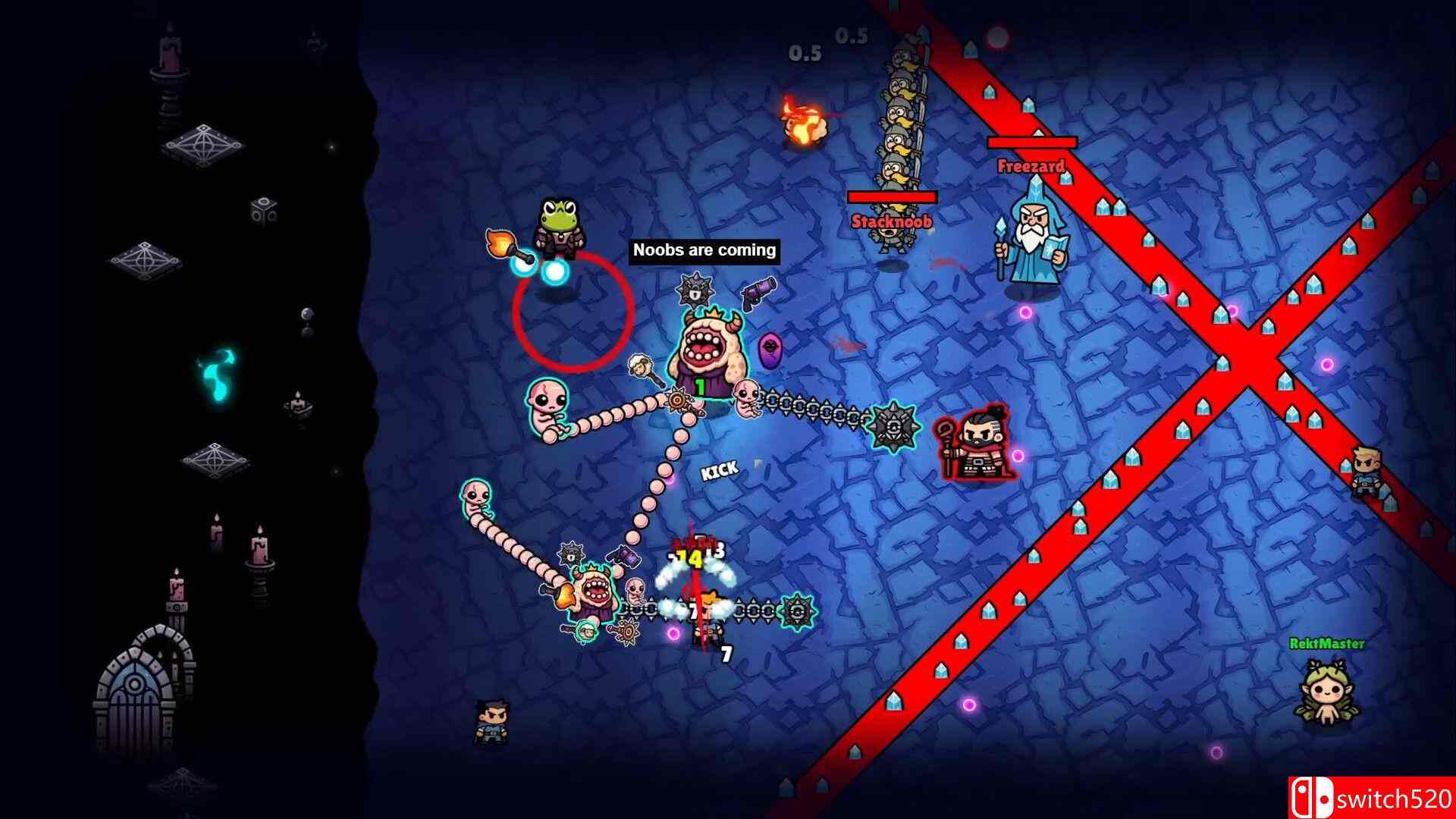Click the spiked mace icon above the boss
The height and width of the screenshot is (819, 1456).
[x=694, y=288]
